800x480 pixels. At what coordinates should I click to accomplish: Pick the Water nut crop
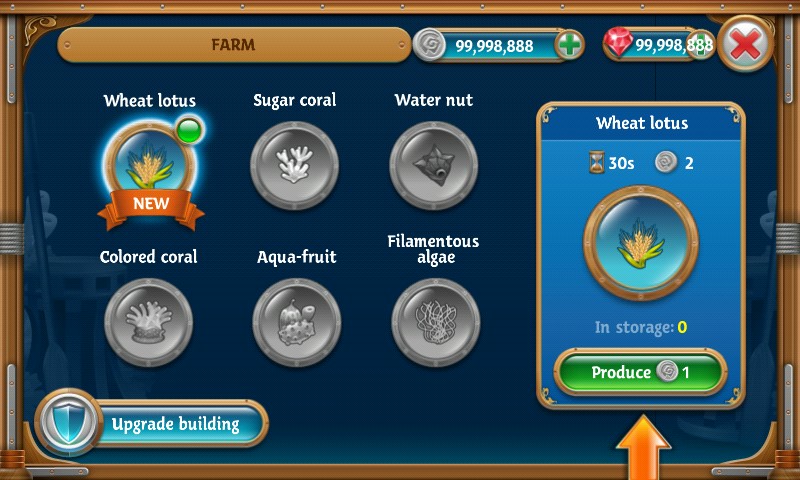(x=433, y=162)
